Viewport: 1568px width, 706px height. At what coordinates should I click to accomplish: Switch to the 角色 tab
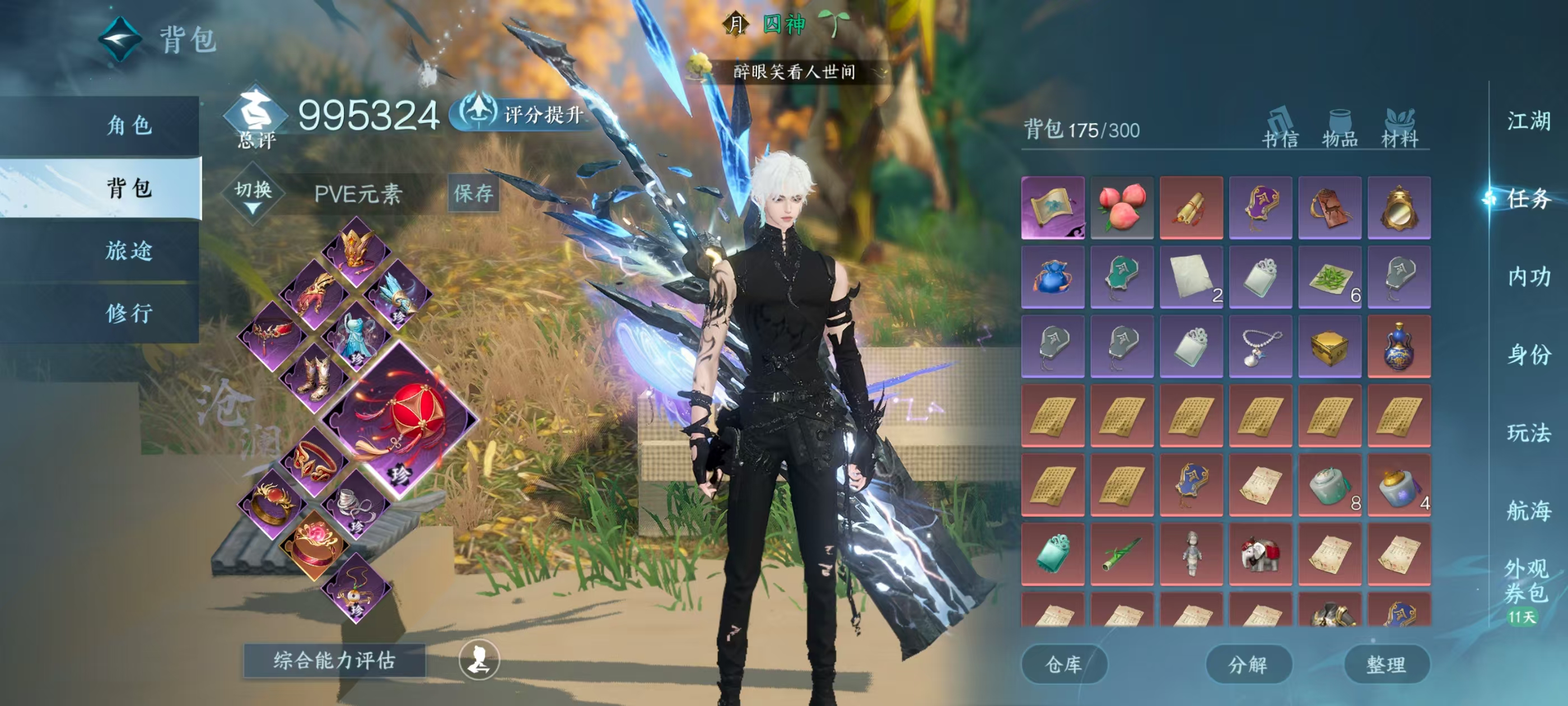129,126
